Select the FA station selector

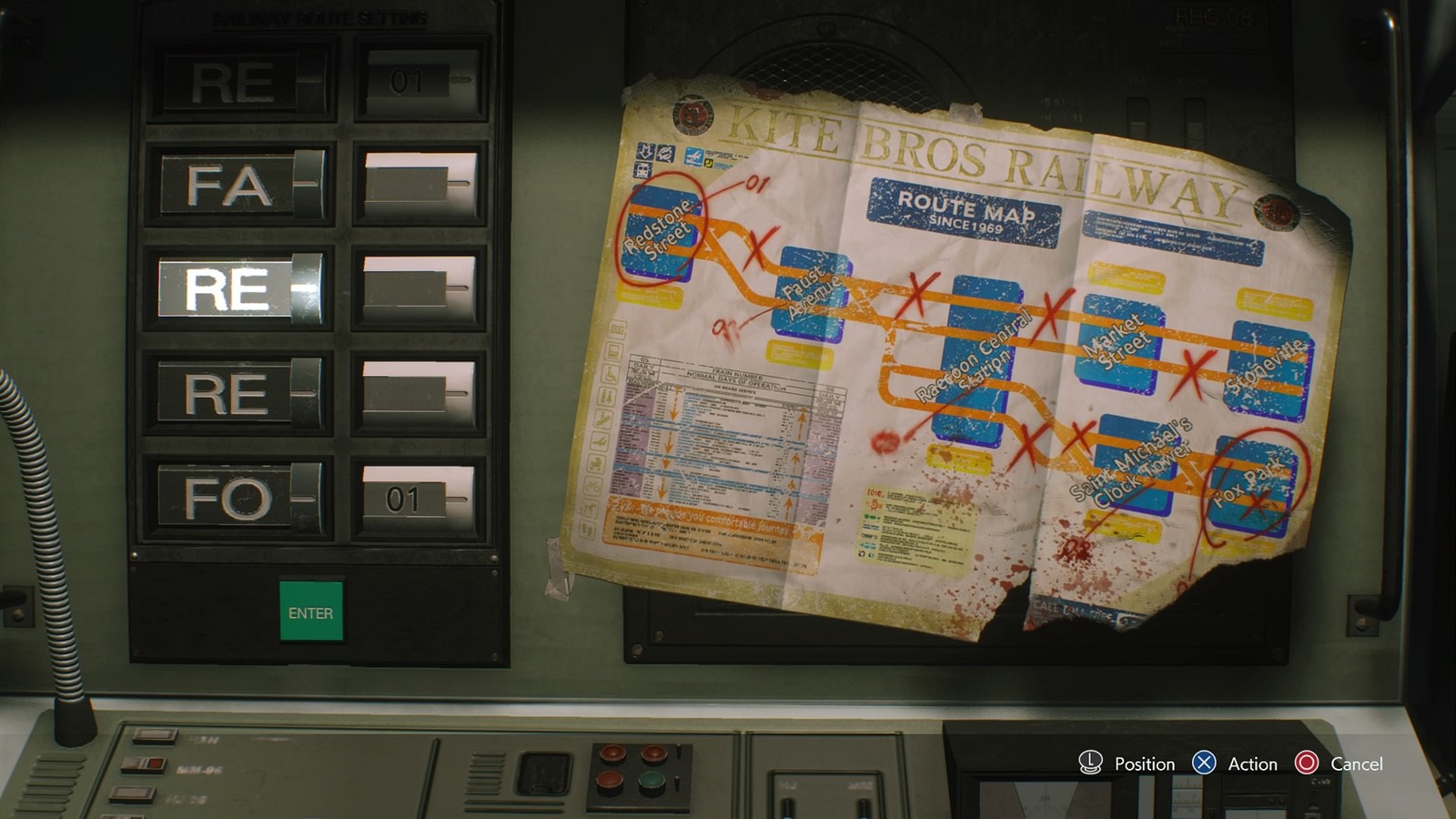(241, 185)
